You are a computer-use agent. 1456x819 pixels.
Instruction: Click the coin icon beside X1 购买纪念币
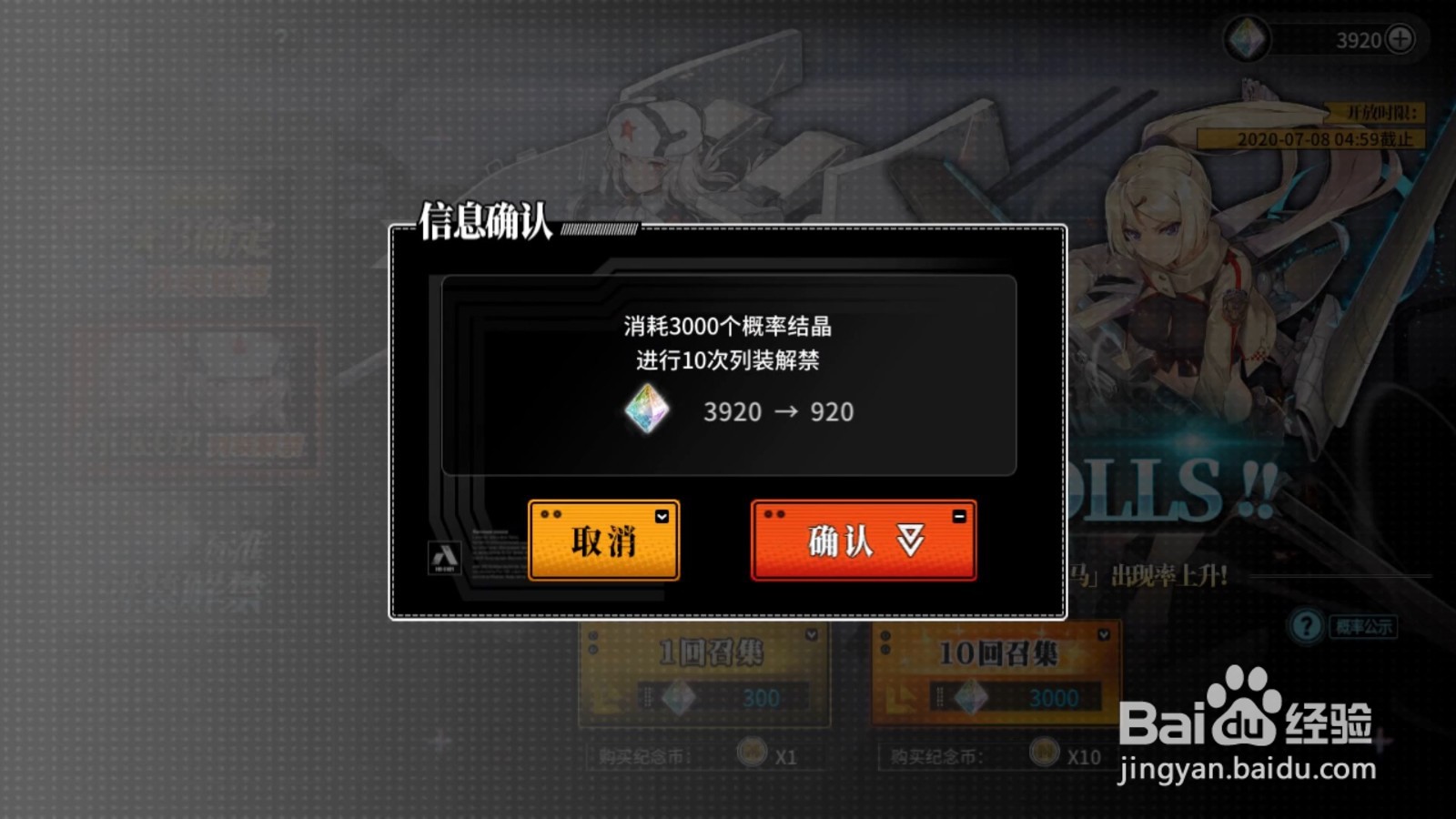coord(752,752)
